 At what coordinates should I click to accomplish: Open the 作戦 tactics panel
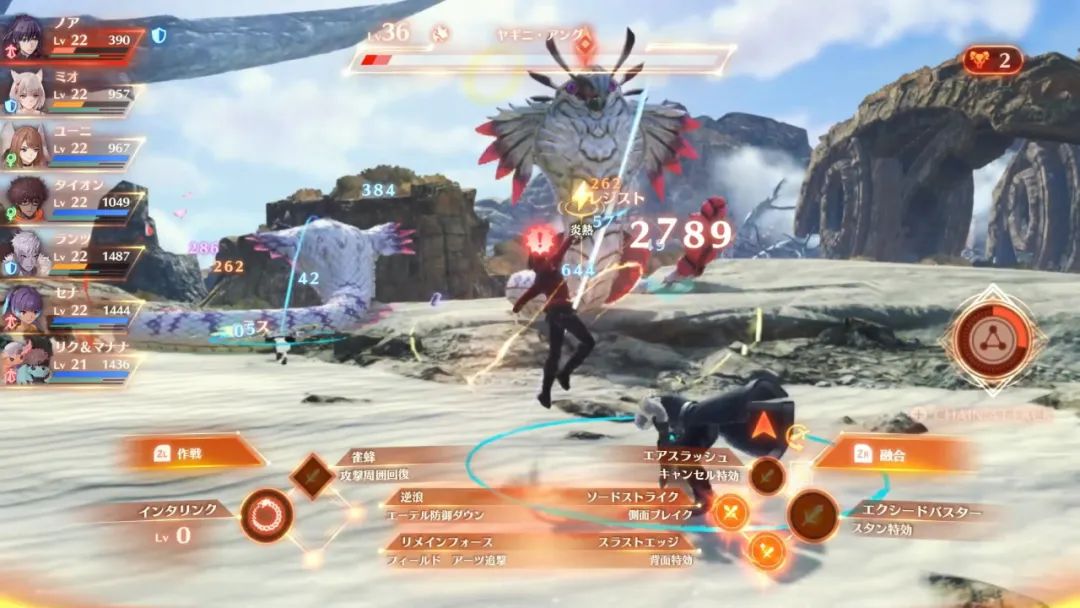[190, 453]
